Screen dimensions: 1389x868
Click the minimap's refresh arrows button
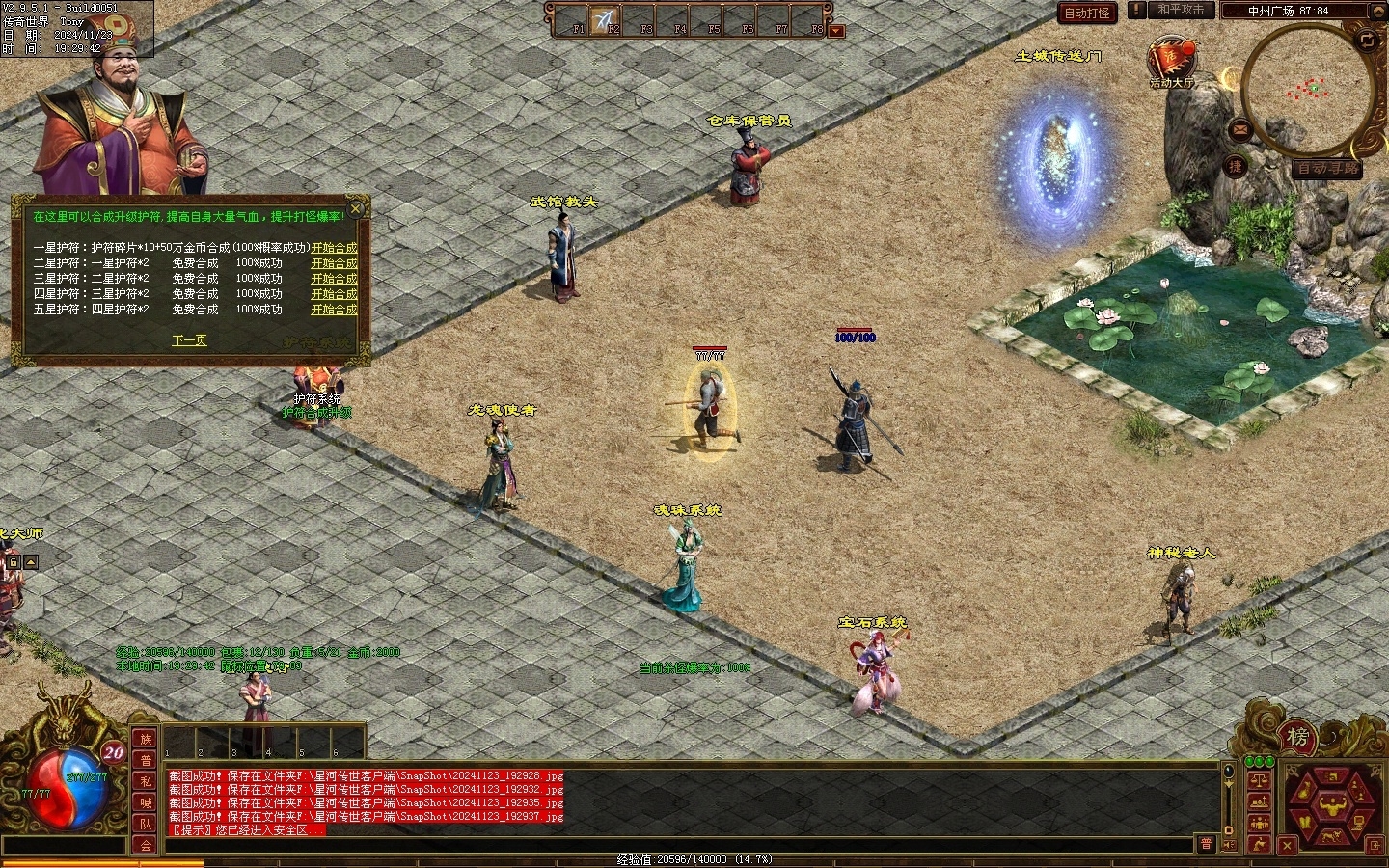(1366, 40)
